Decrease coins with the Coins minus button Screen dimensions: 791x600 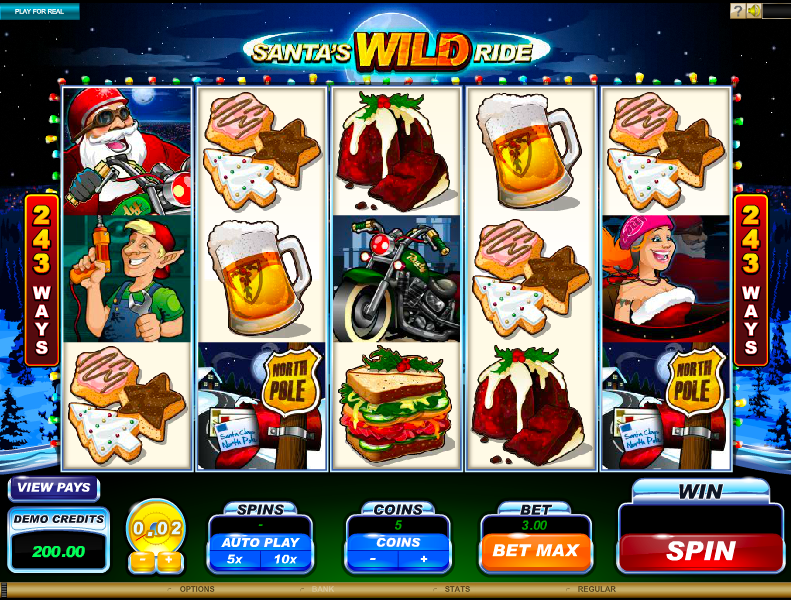372,559
